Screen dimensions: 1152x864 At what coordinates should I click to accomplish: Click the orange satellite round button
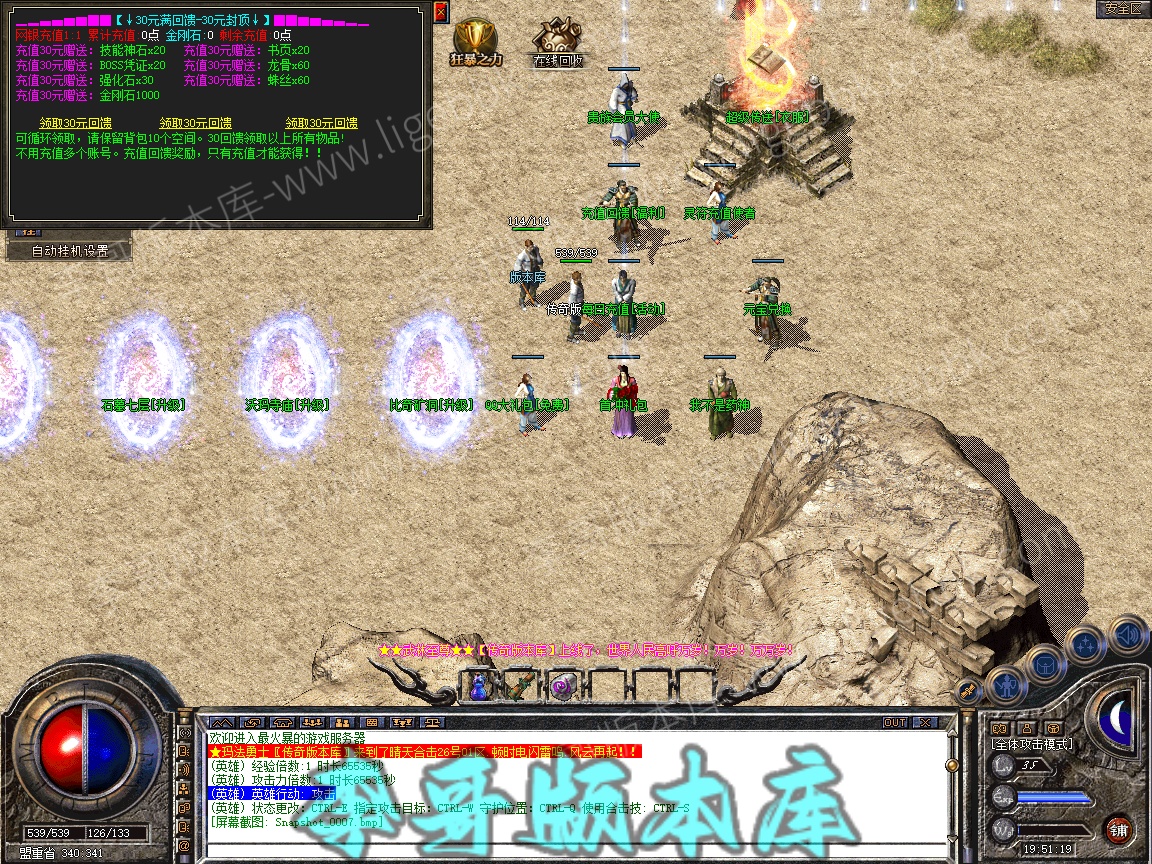(x=968, y=689)
